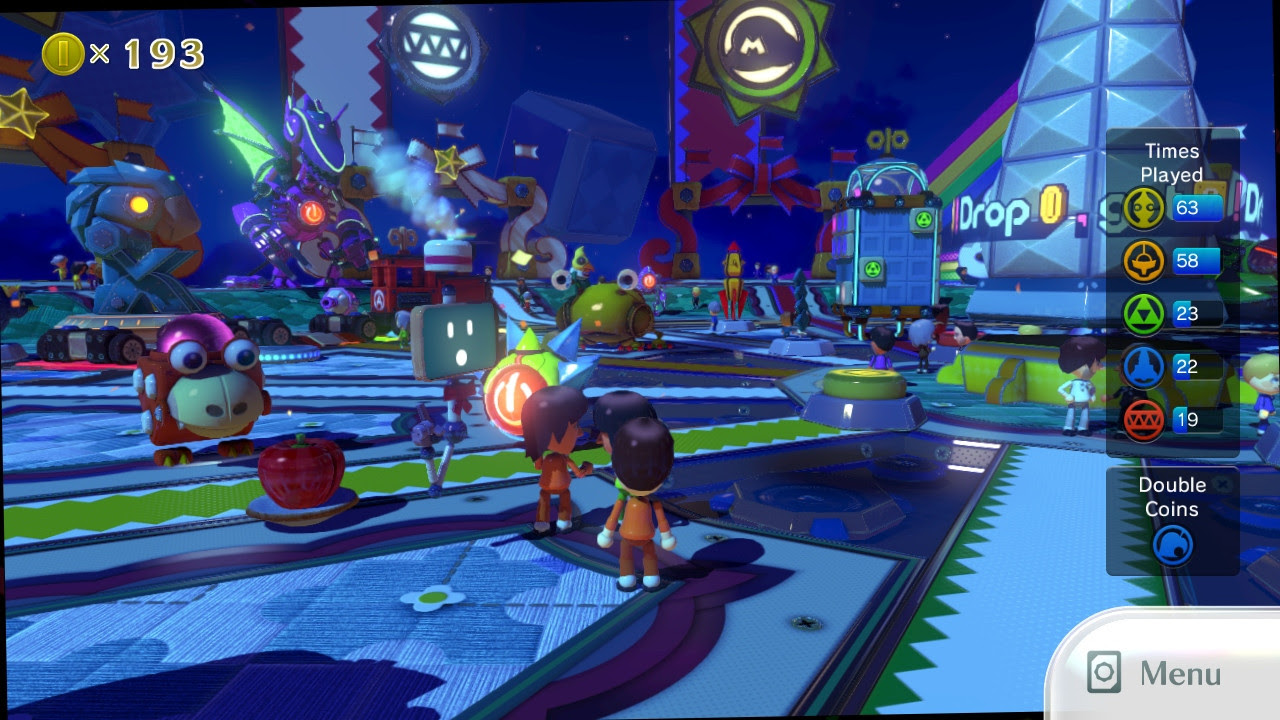Screen dimensions: 1280x720
Task: Pick the red zigzag attraction icon
Action: (x=1143, y=420)
